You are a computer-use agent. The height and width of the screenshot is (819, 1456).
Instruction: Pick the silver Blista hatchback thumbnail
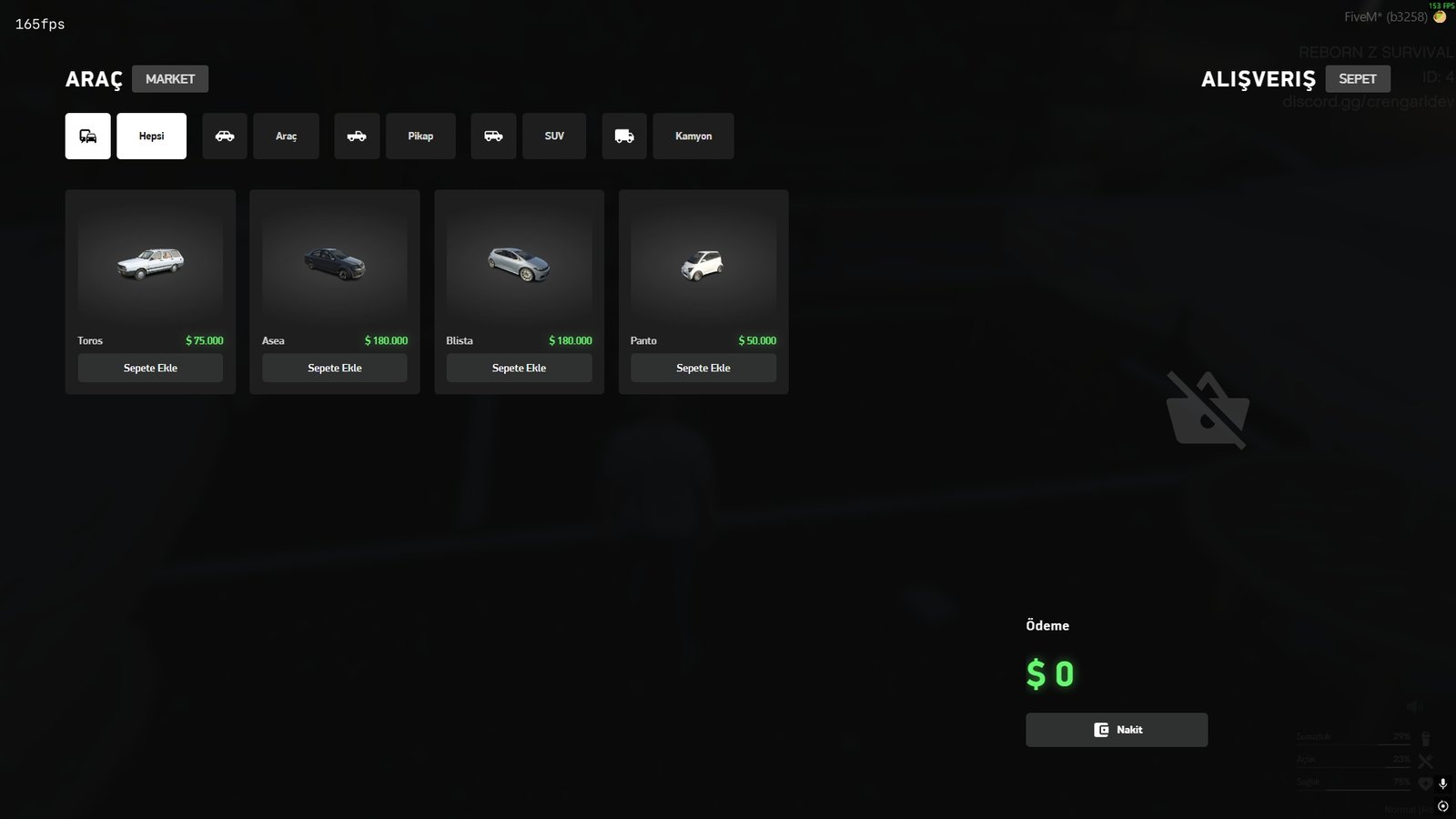coord(519,264)
